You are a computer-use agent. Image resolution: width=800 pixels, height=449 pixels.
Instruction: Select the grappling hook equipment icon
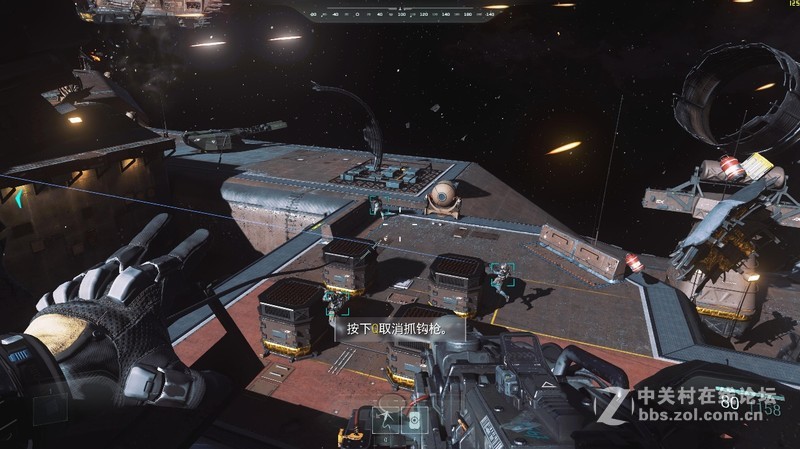[x=386, y=420]
